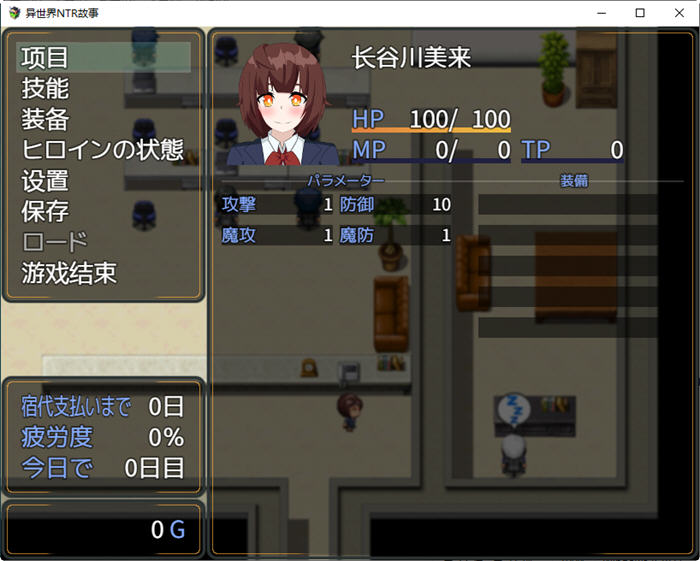Screen dimensions: 700x561
Task: Select 保存 to save the game
Action: pos(46,212)
